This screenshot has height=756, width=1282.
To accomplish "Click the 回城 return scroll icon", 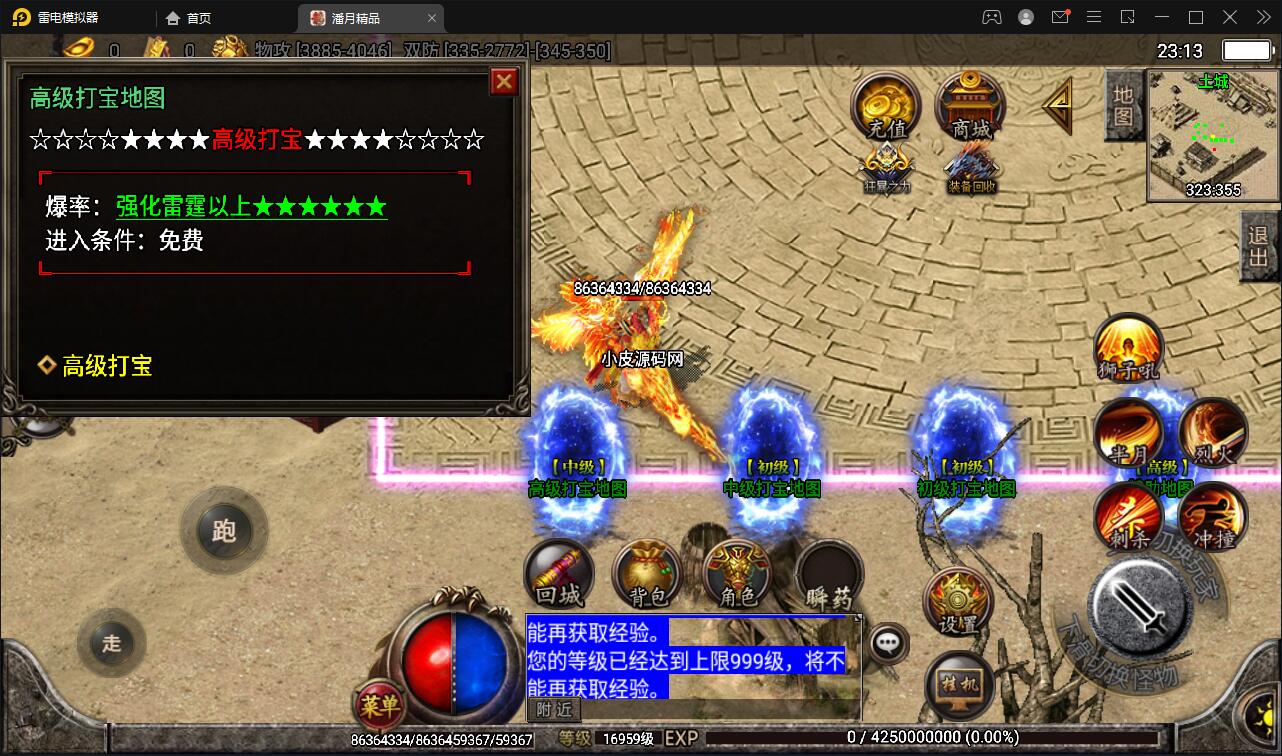I will tap(558, 575).
